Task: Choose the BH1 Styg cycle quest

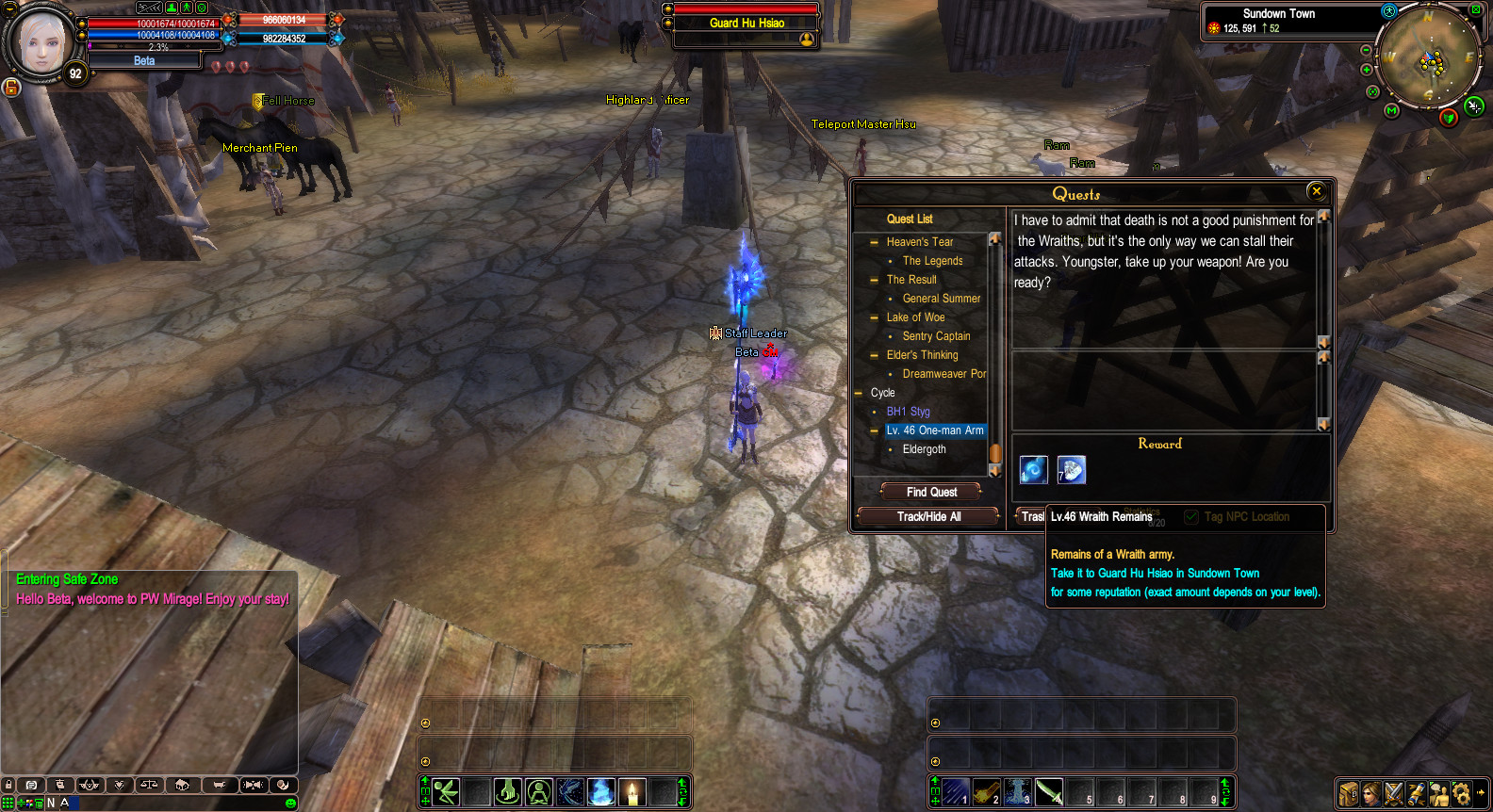Action: (x=908, y=412)
